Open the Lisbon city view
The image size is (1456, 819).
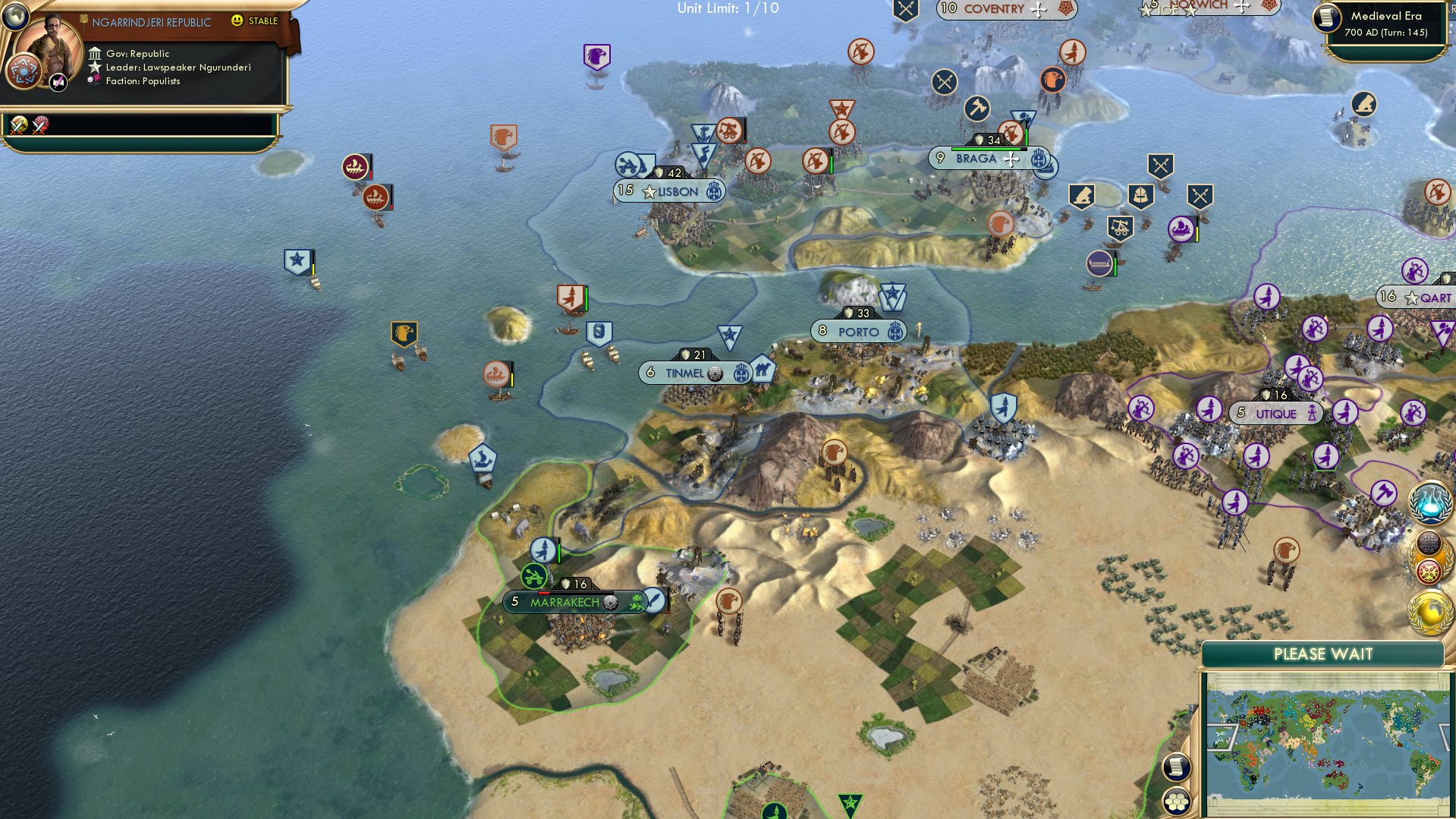pos(670,191)
